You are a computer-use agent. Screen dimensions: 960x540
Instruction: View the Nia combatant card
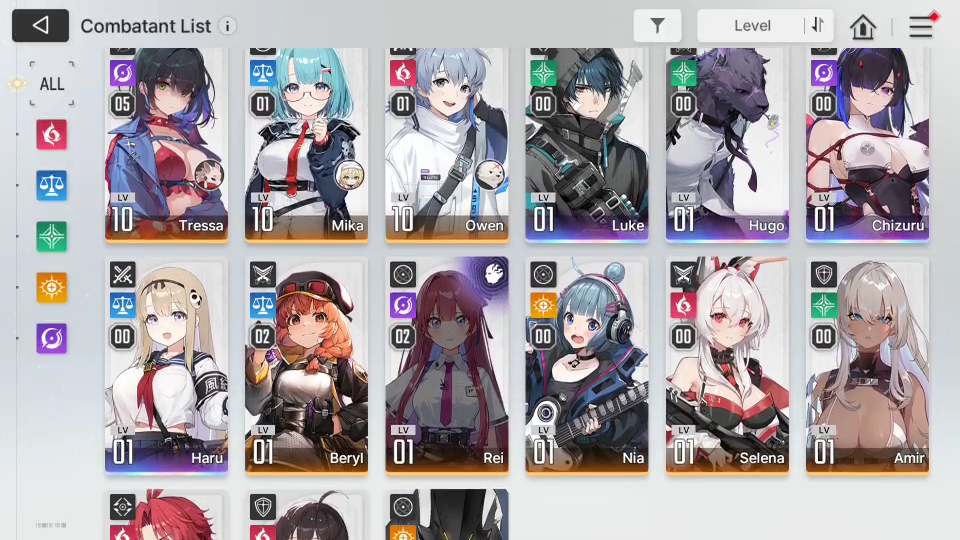(586, 365)
